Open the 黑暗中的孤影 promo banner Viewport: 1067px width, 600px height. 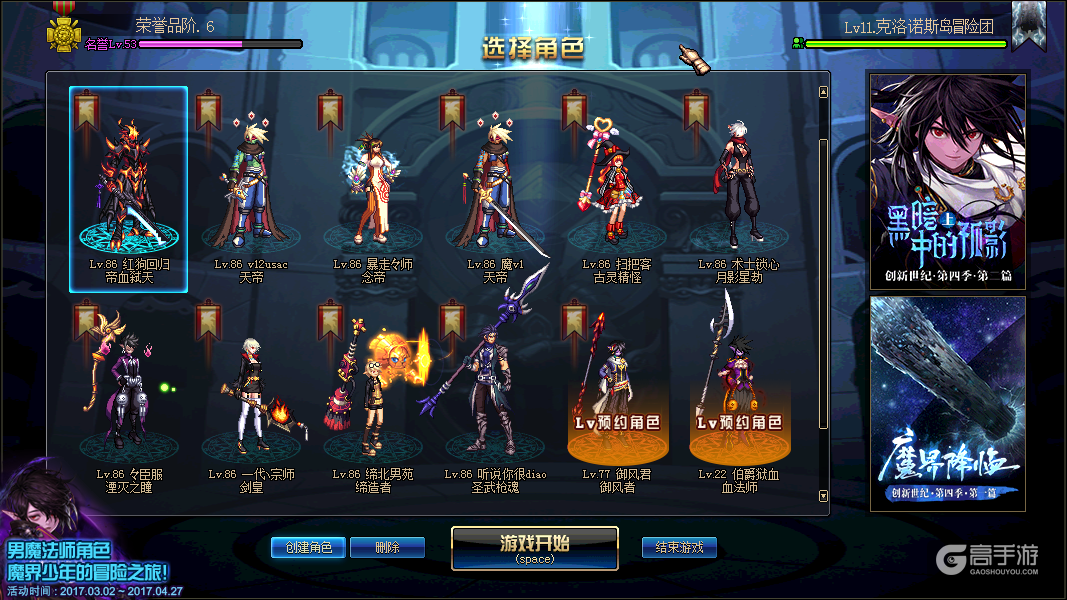[947, 181]
